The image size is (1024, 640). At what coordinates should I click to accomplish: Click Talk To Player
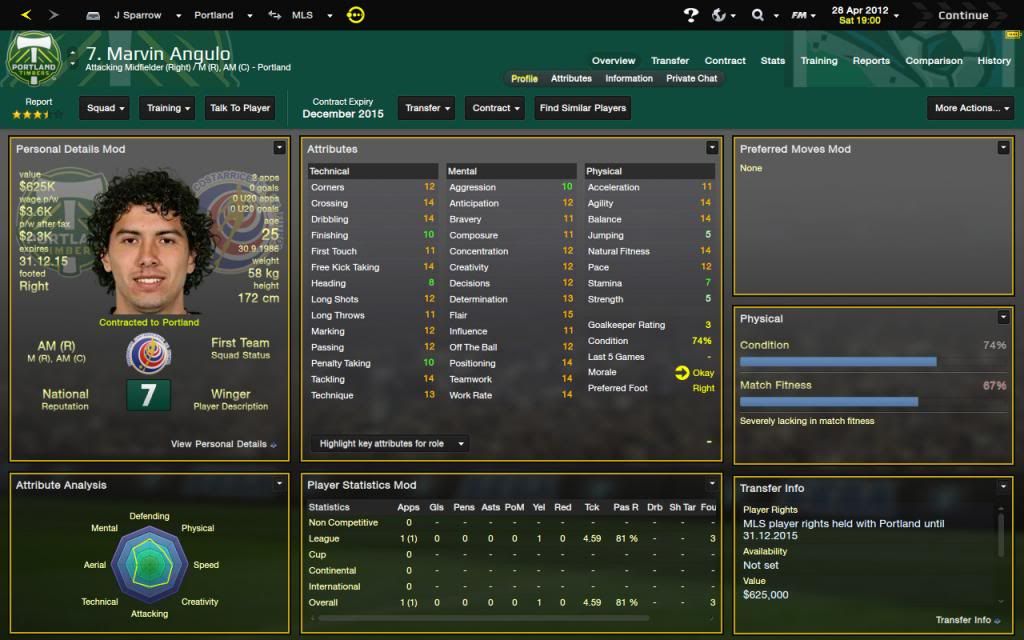[240, 108]
